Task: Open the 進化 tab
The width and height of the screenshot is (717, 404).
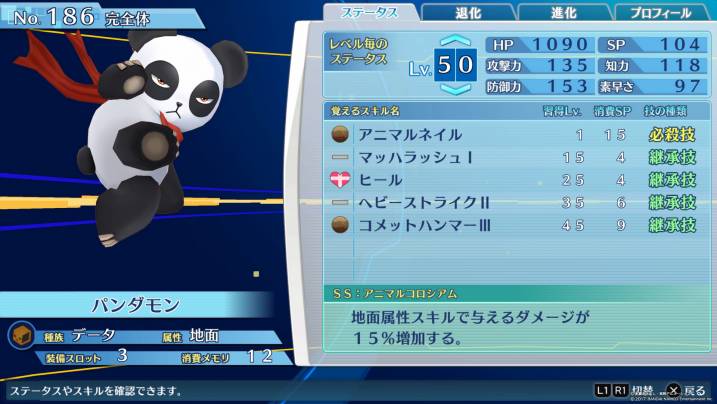Action: click(565, 13)
